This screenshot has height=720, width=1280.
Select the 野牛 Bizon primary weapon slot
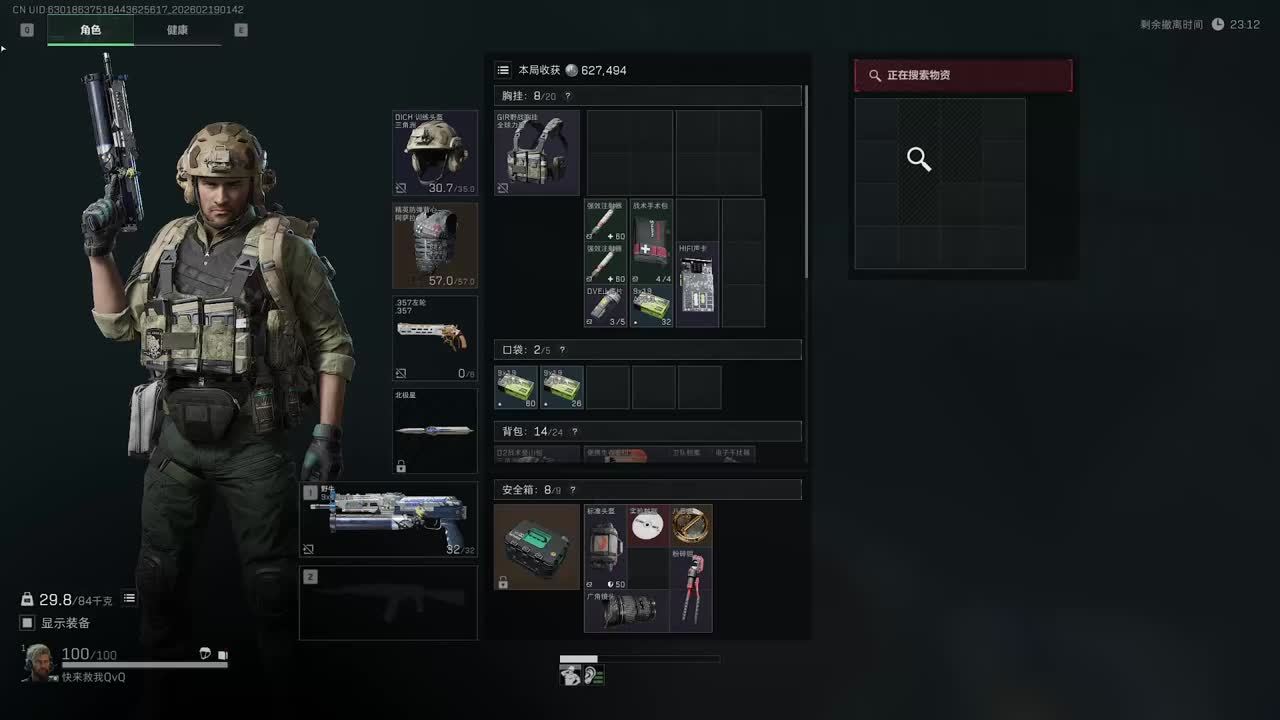[389, 519]
